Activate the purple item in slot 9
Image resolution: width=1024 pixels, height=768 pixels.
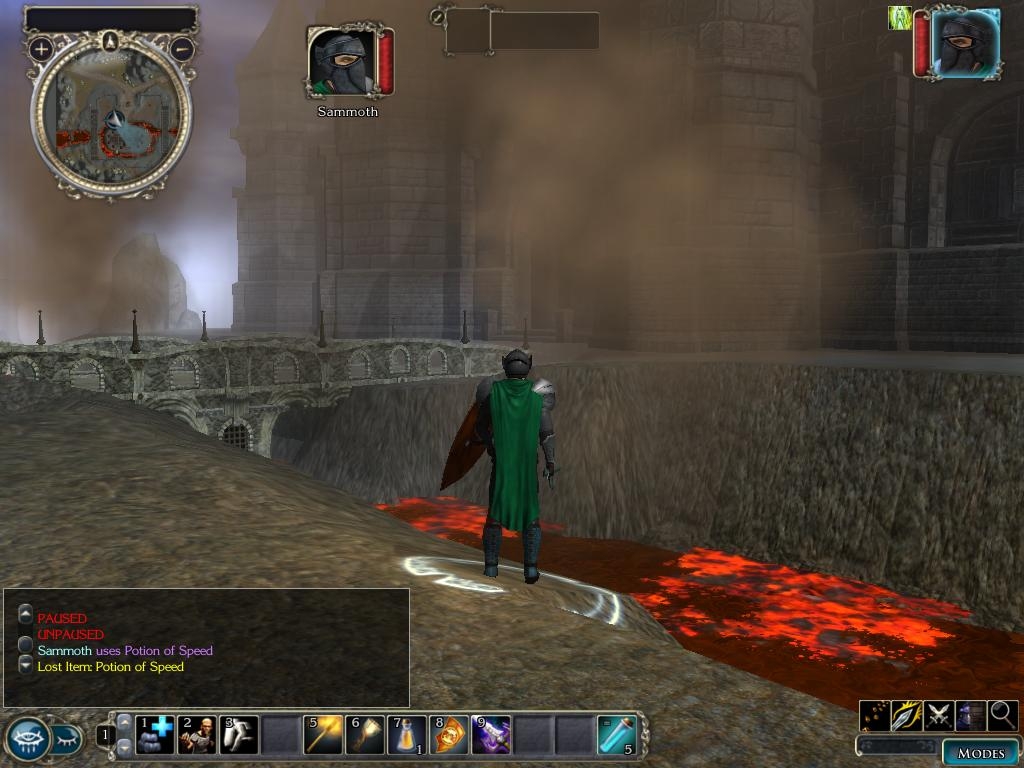(491, 735)
